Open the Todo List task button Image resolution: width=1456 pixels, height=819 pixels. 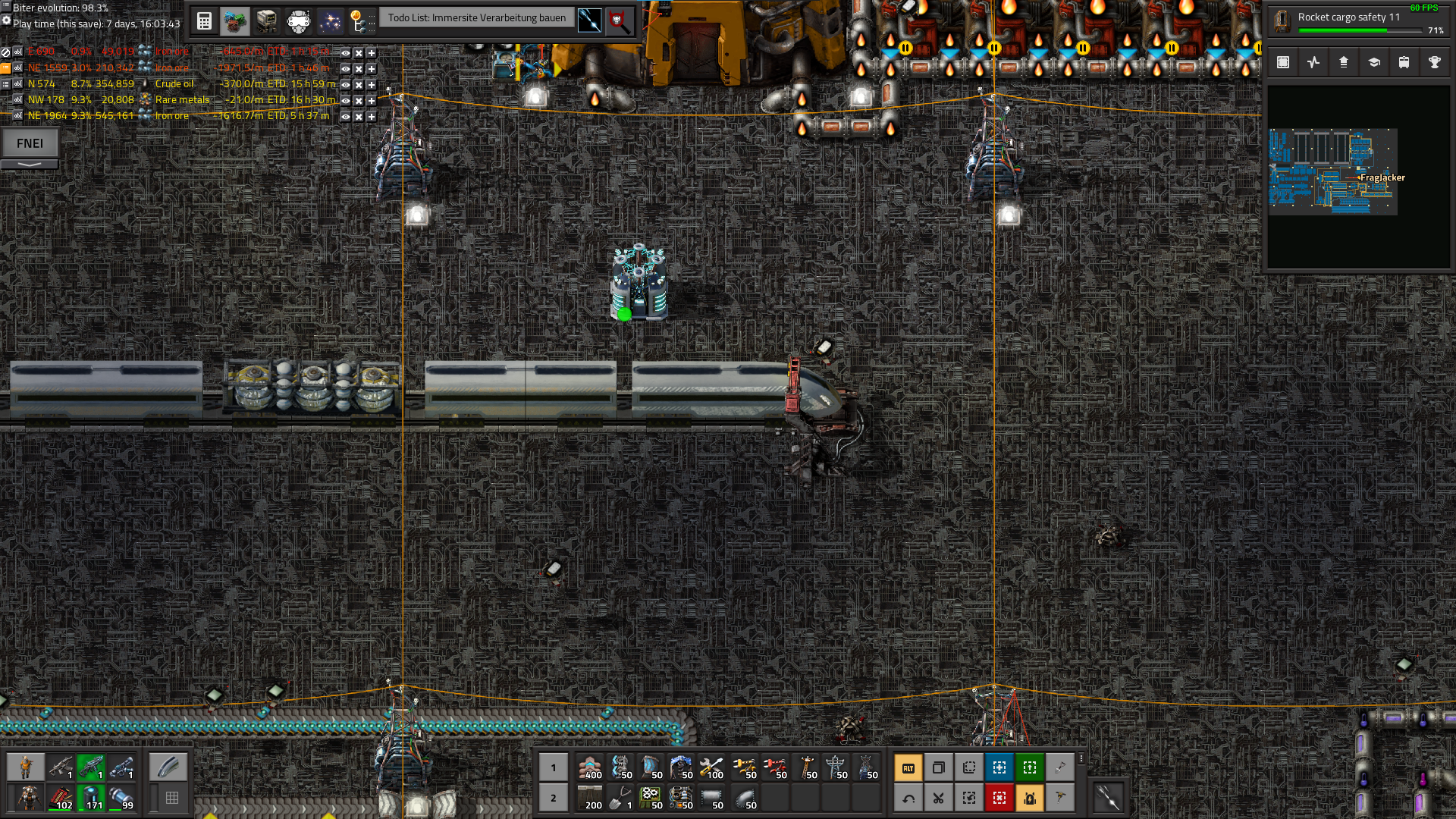pos(476,18)
